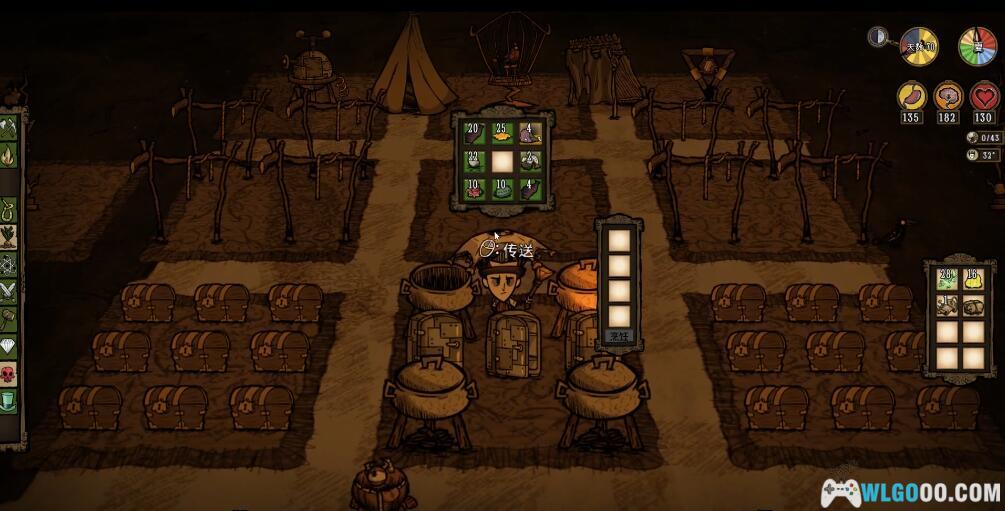Pick the chest slot holding 20 items

[474, 134]
